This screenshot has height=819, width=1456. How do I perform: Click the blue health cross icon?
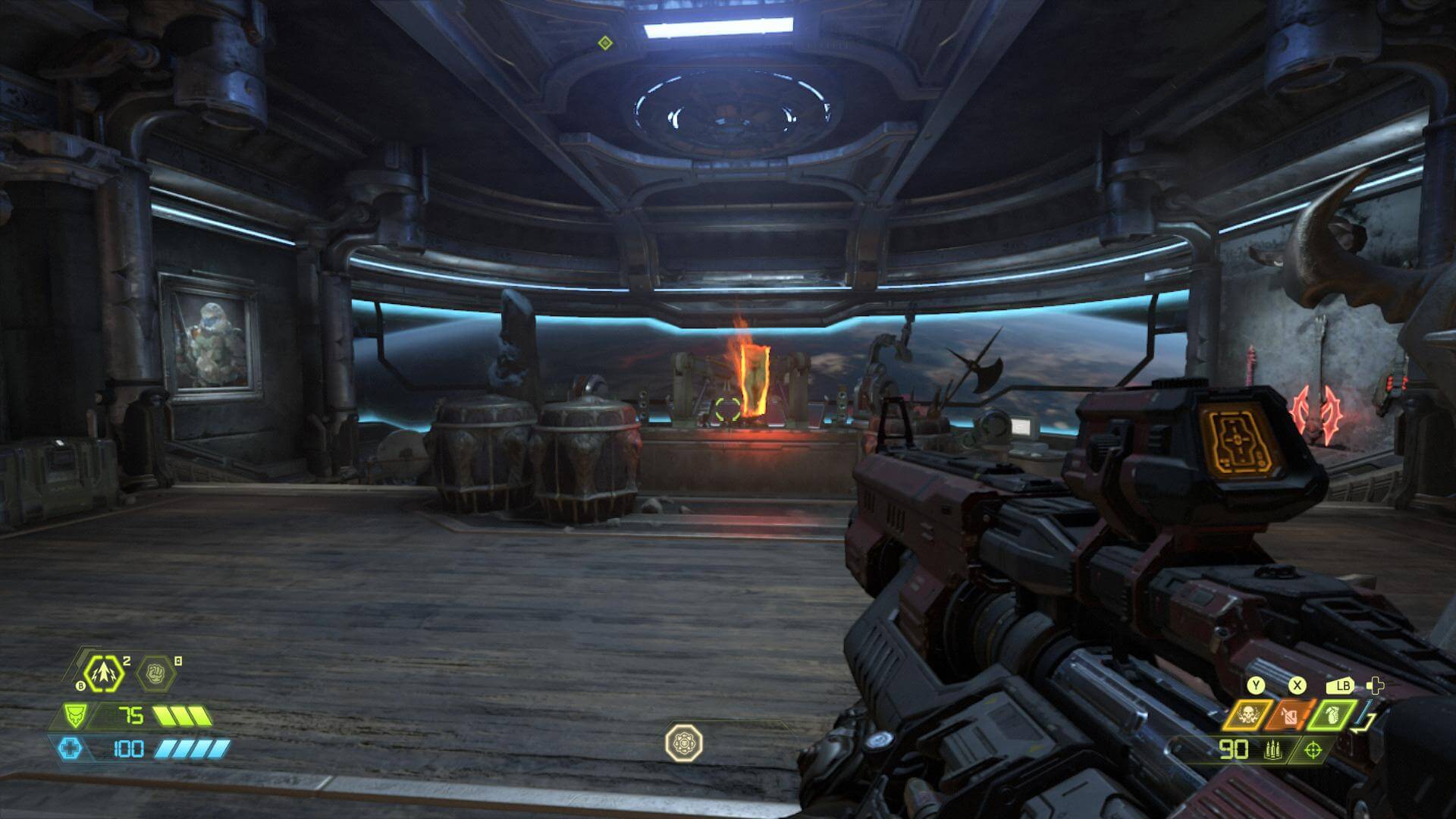pos(70,749)
